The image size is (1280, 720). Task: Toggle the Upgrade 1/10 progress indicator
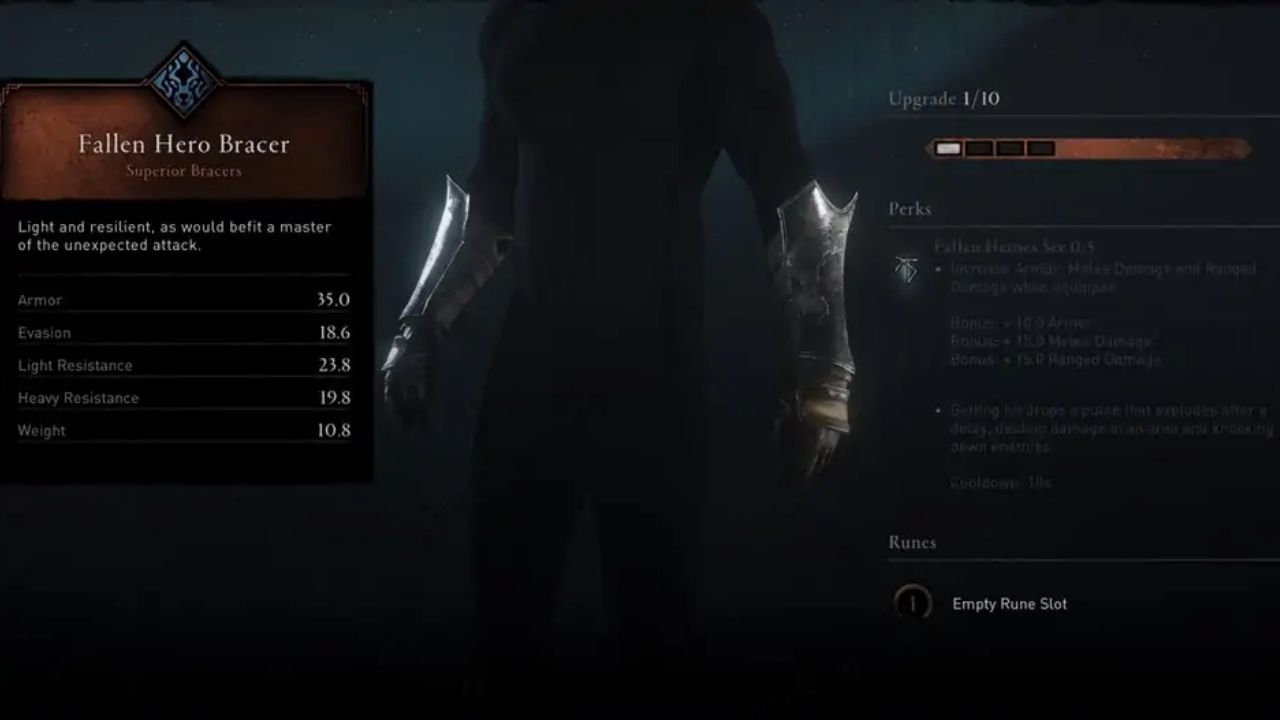point(945,99)
